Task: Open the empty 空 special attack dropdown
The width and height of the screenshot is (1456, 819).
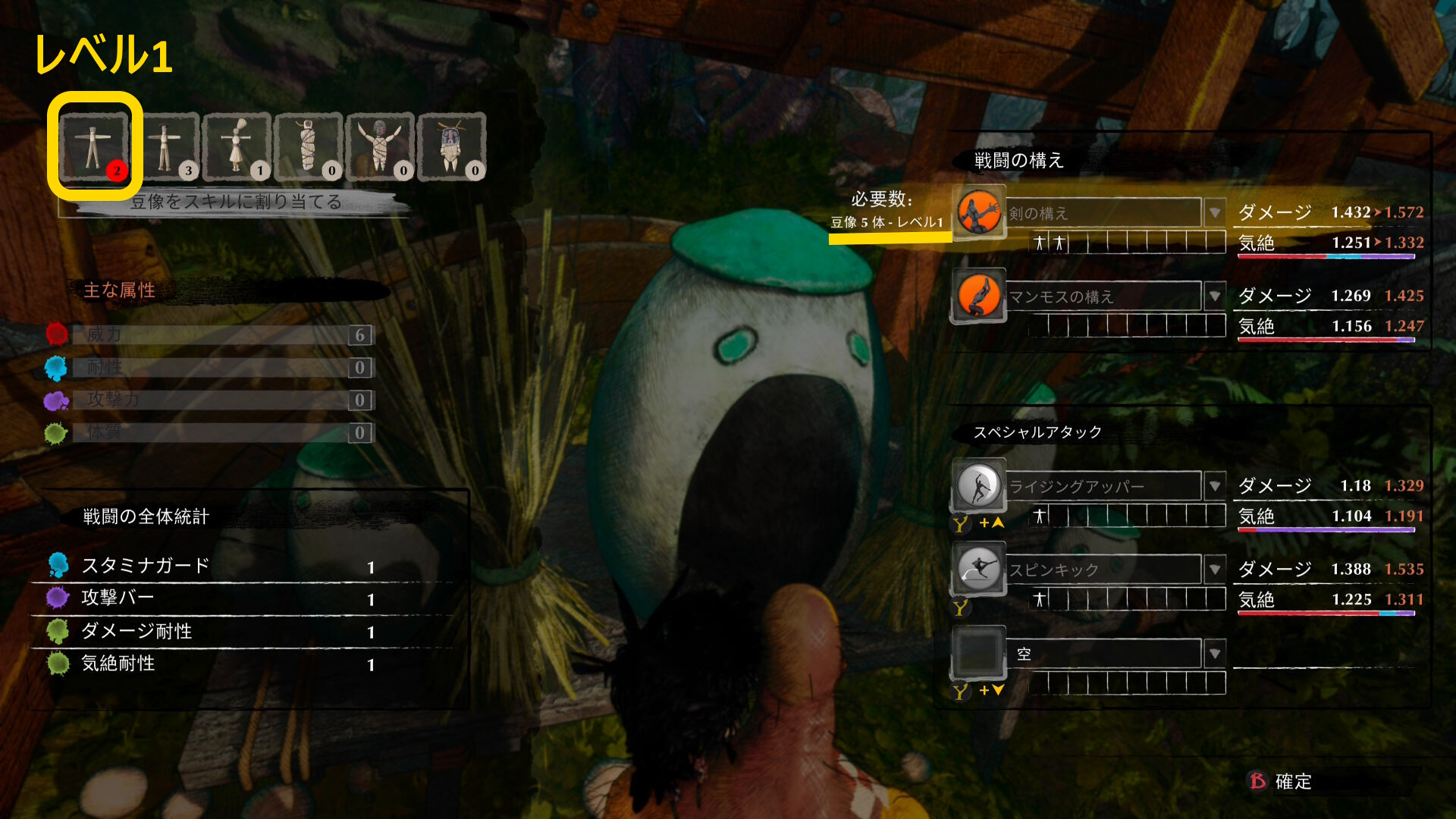Action: pos(1215,654)
